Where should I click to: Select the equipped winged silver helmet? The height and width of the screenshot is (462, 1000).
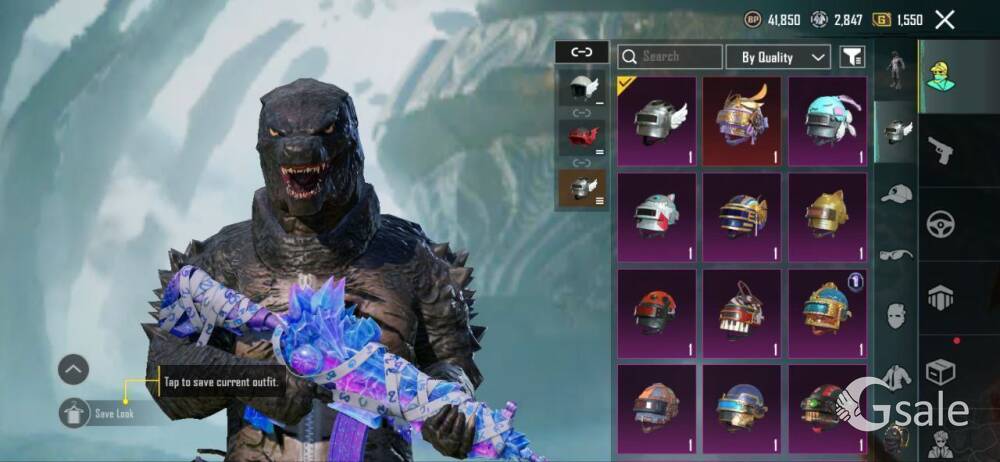tap(656, 121)
